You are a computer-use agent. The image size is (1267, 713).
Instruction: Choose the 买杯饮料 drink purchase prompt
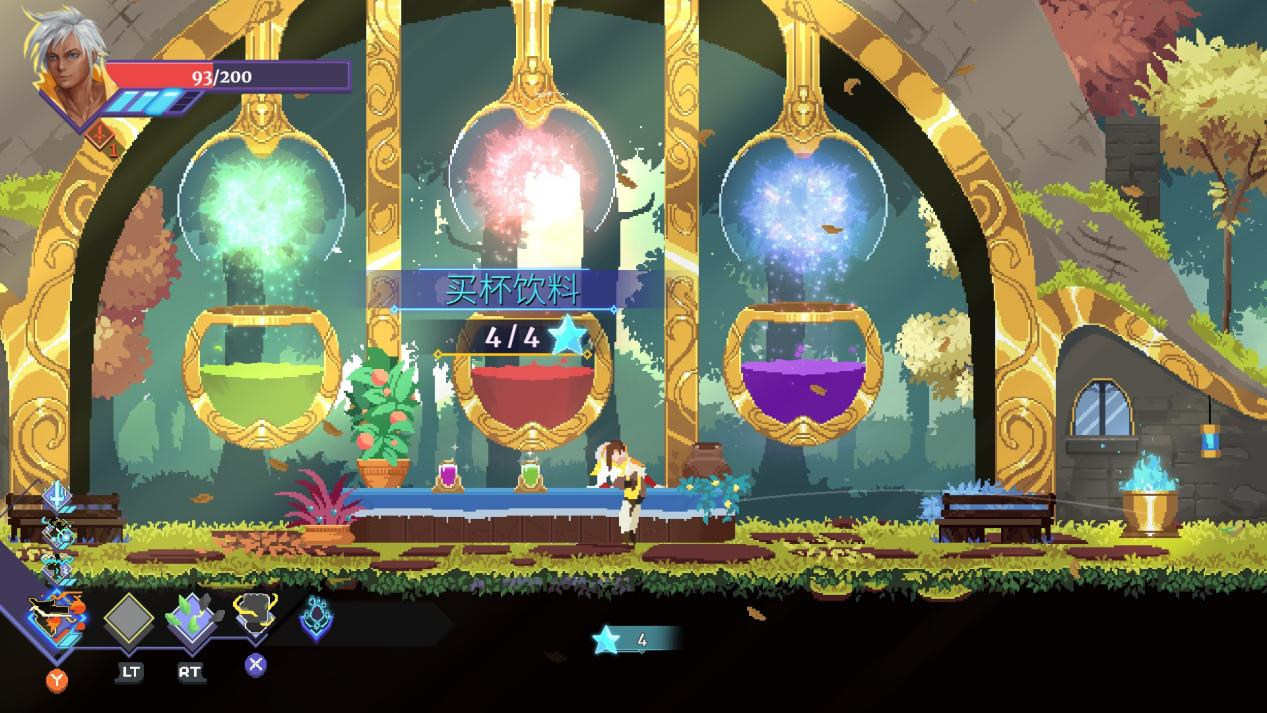coord(512,290)
